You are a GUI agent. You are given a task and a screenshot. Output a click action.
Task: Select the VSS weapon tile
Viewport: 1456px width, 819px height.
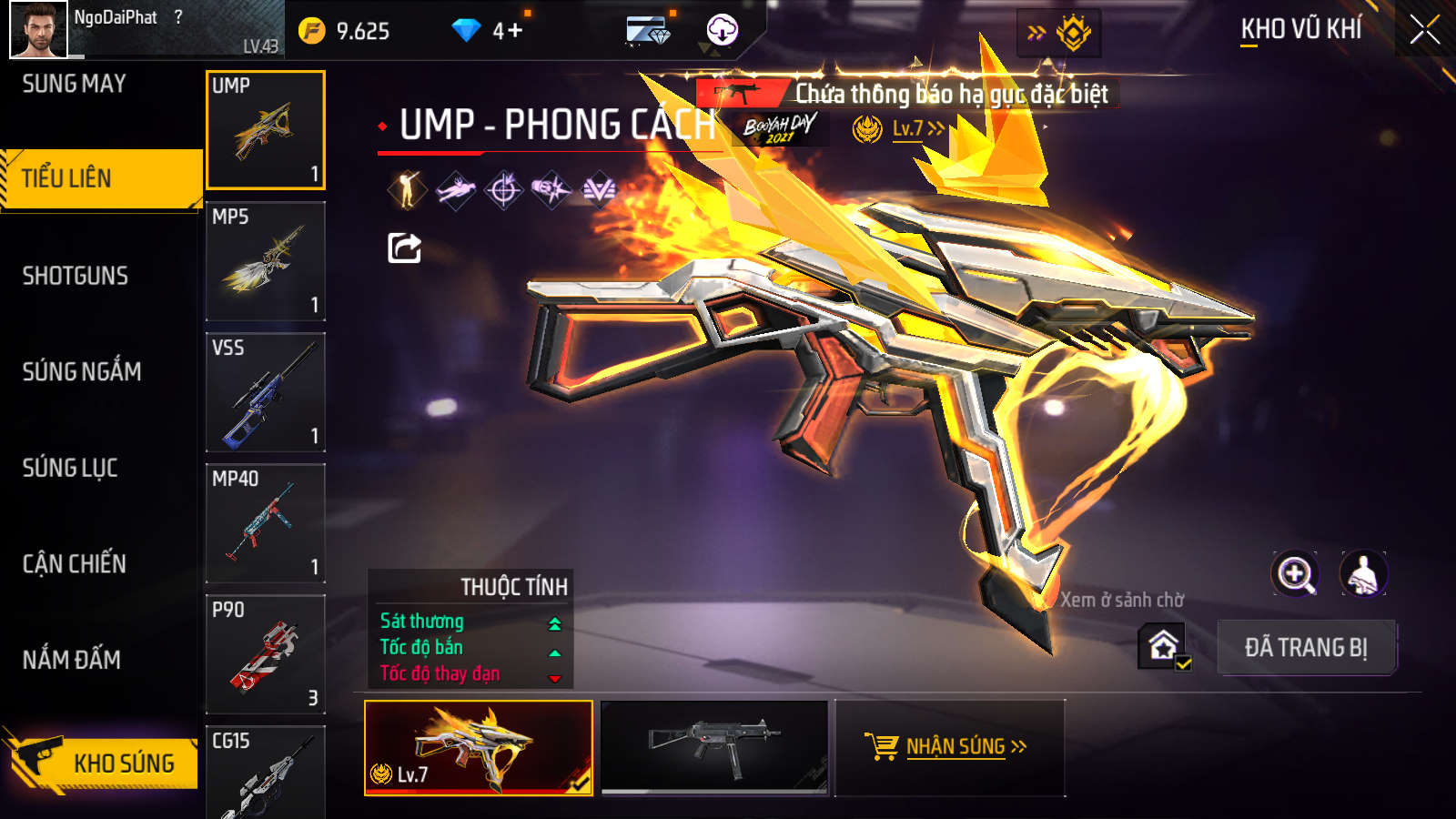point(266,392)
